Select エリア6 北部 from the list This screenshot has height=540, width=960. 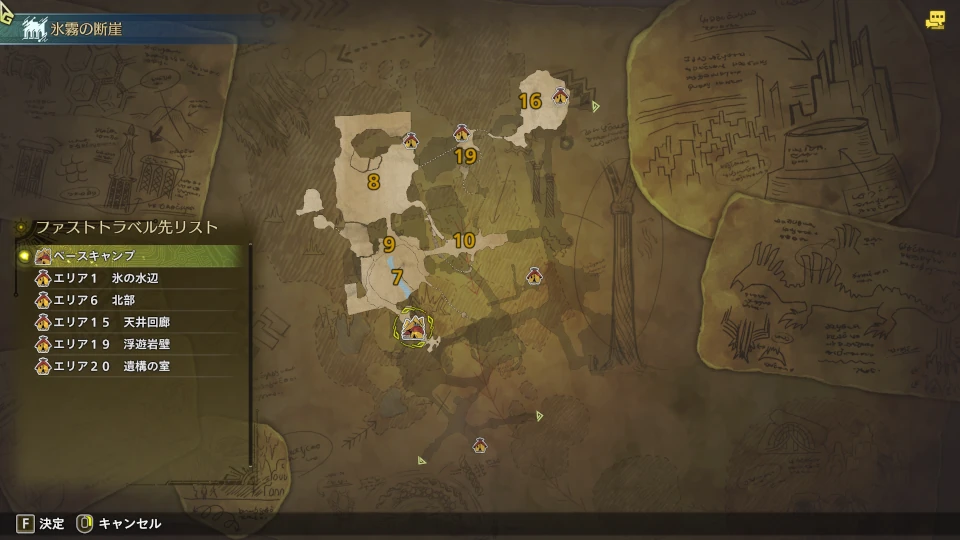coord(130,301)
